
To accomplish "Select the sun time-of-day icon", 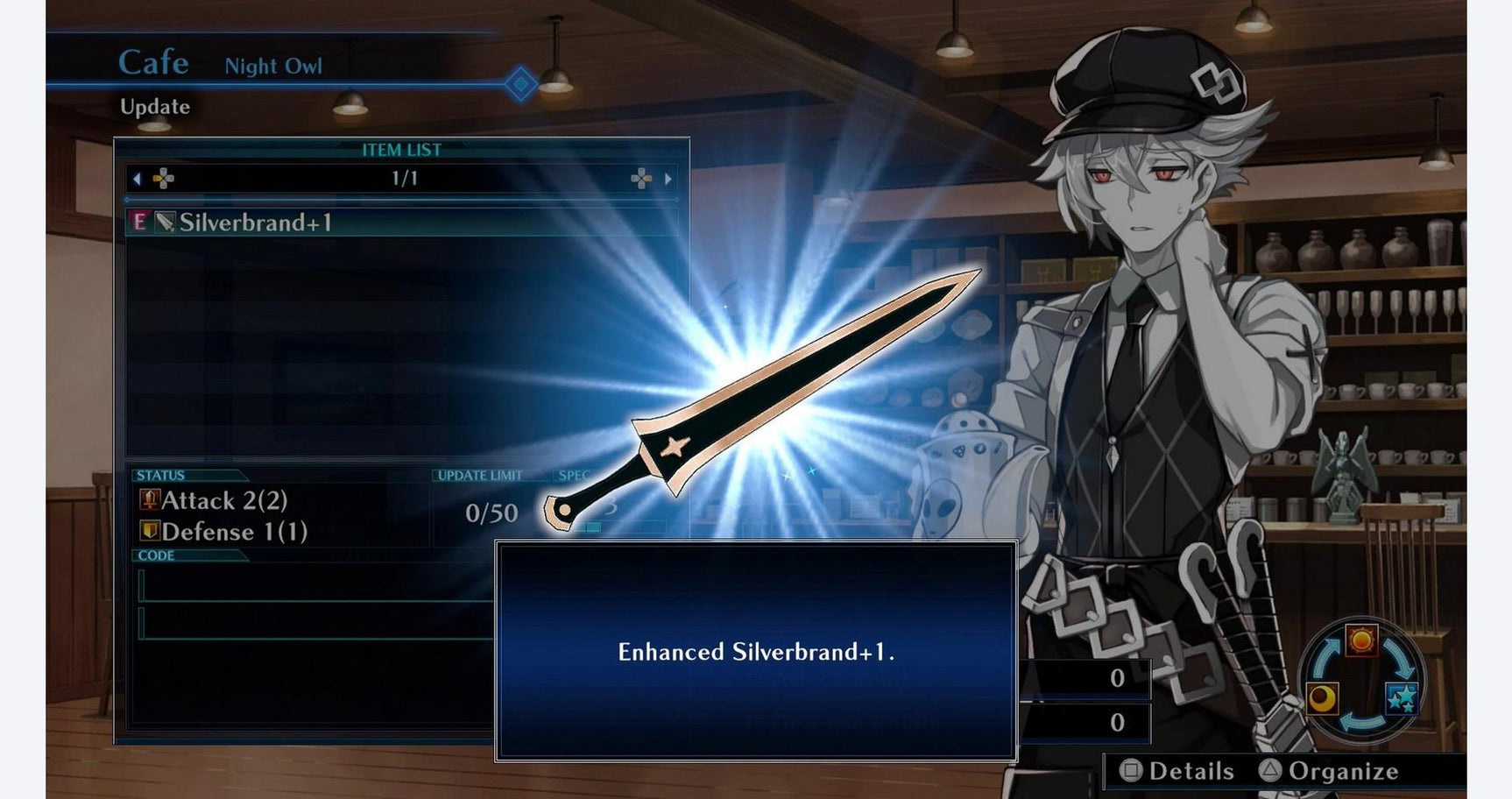I will [x=1362, y=641].
